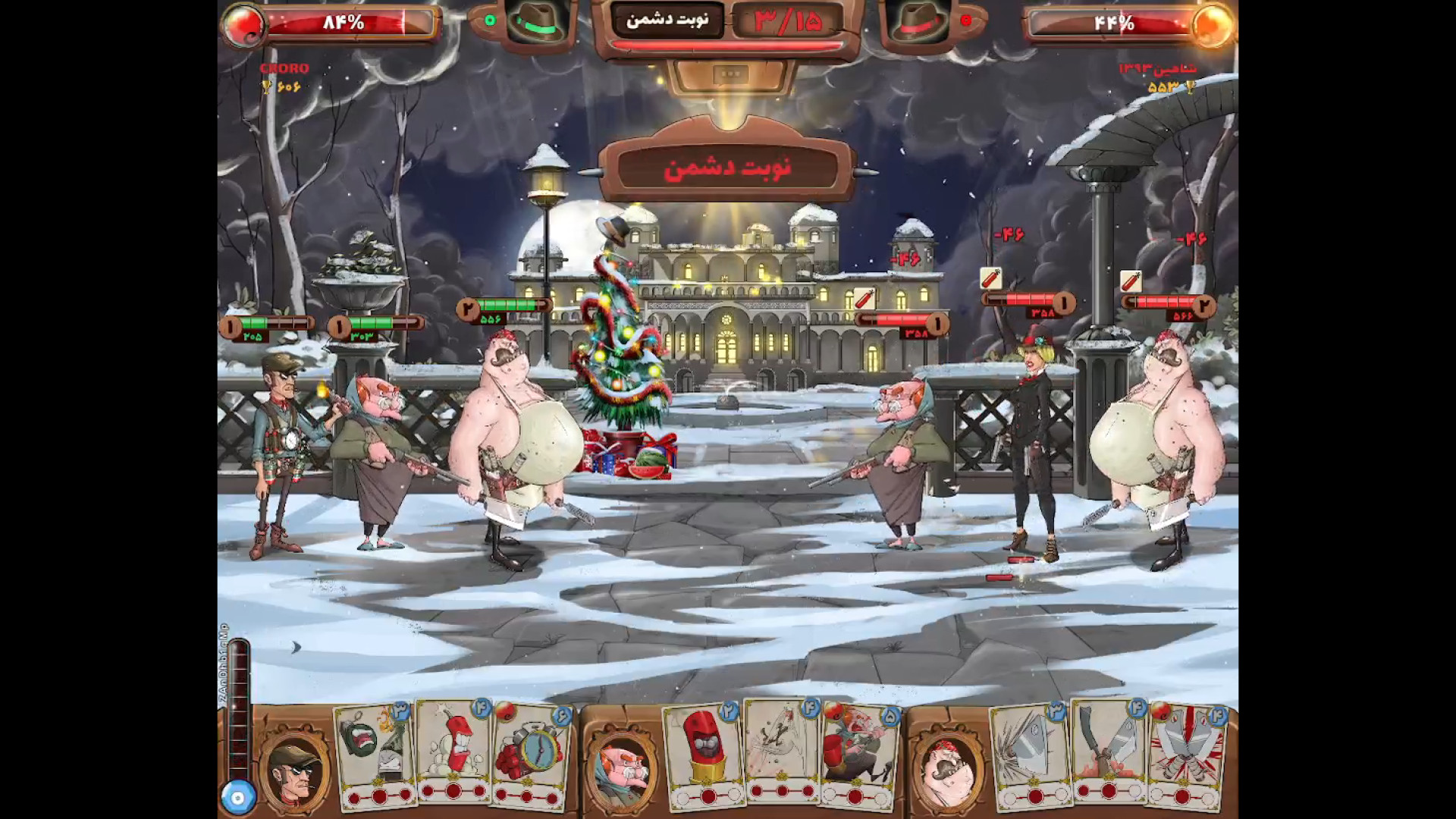The image size is (1456, 819).
Task: Select the bloody triple cleavers card
Action: (1185, 752)
